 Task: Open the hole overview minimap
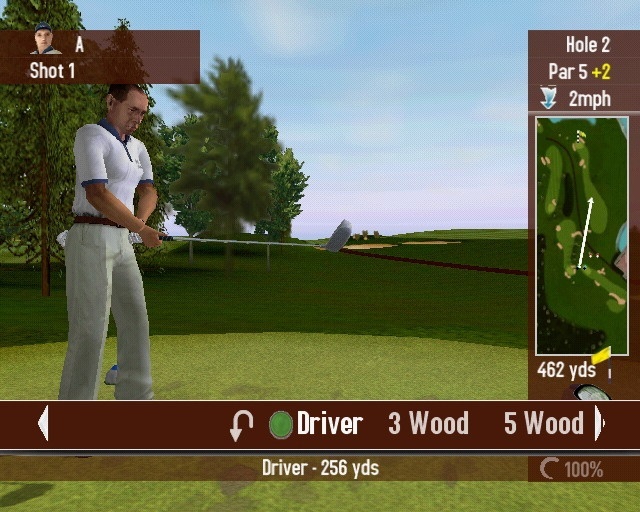(581, 235)
